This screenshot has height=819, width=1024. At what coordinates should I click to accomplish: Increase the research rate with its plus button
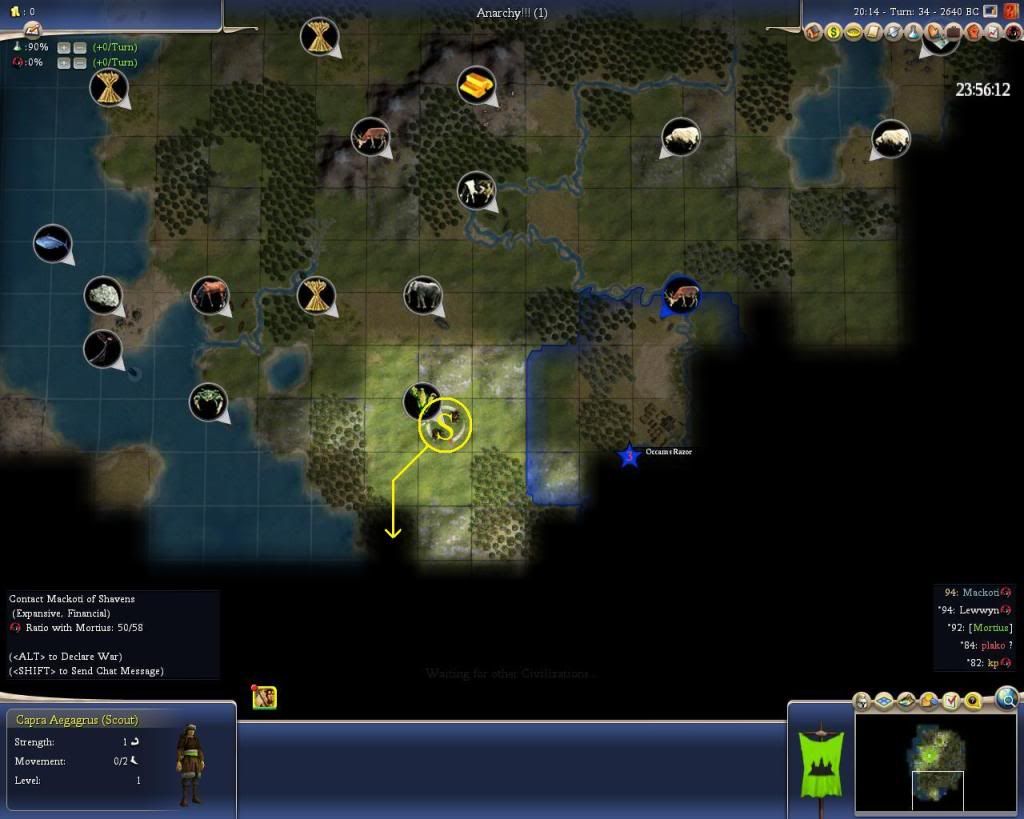coord(64,47)
